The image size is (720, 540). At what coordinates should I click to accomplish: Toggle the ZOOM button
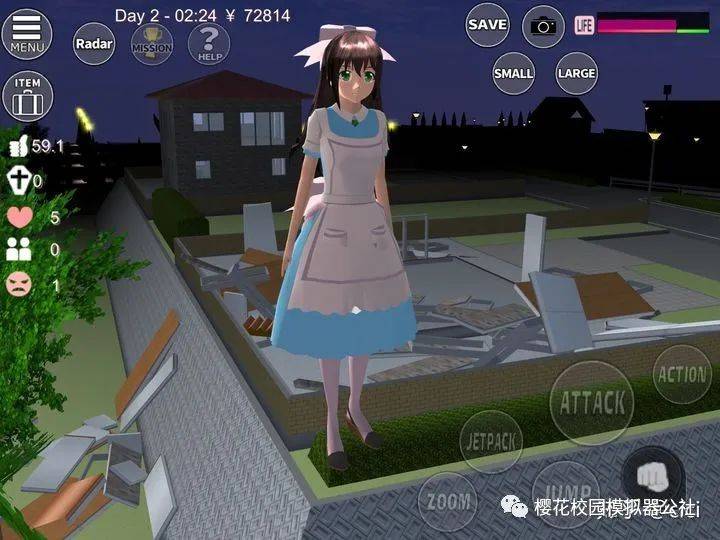pos(447,501)
